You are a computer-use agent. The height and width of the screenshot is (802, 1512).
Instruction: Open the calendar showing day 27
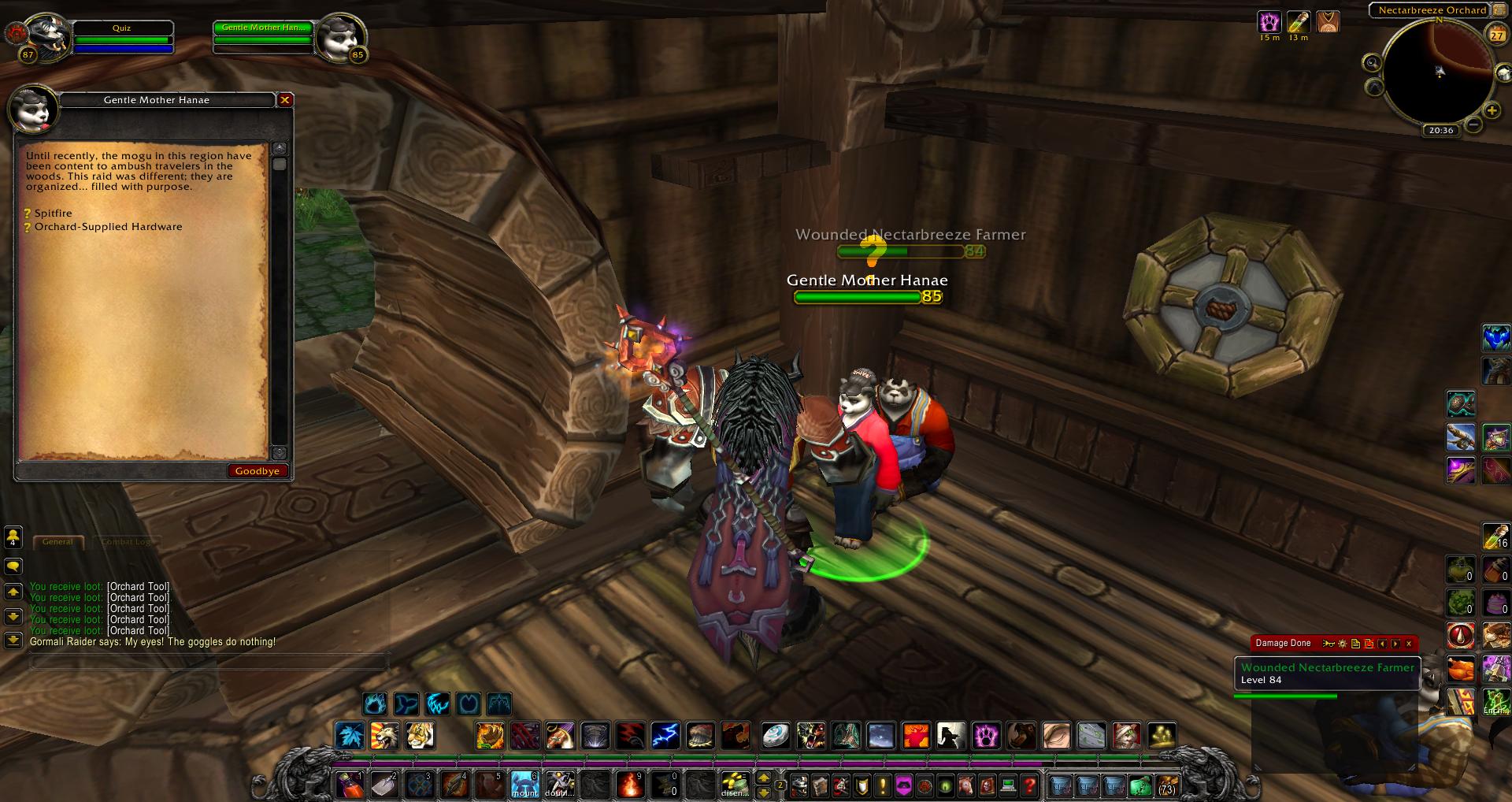click(1495, 35)
